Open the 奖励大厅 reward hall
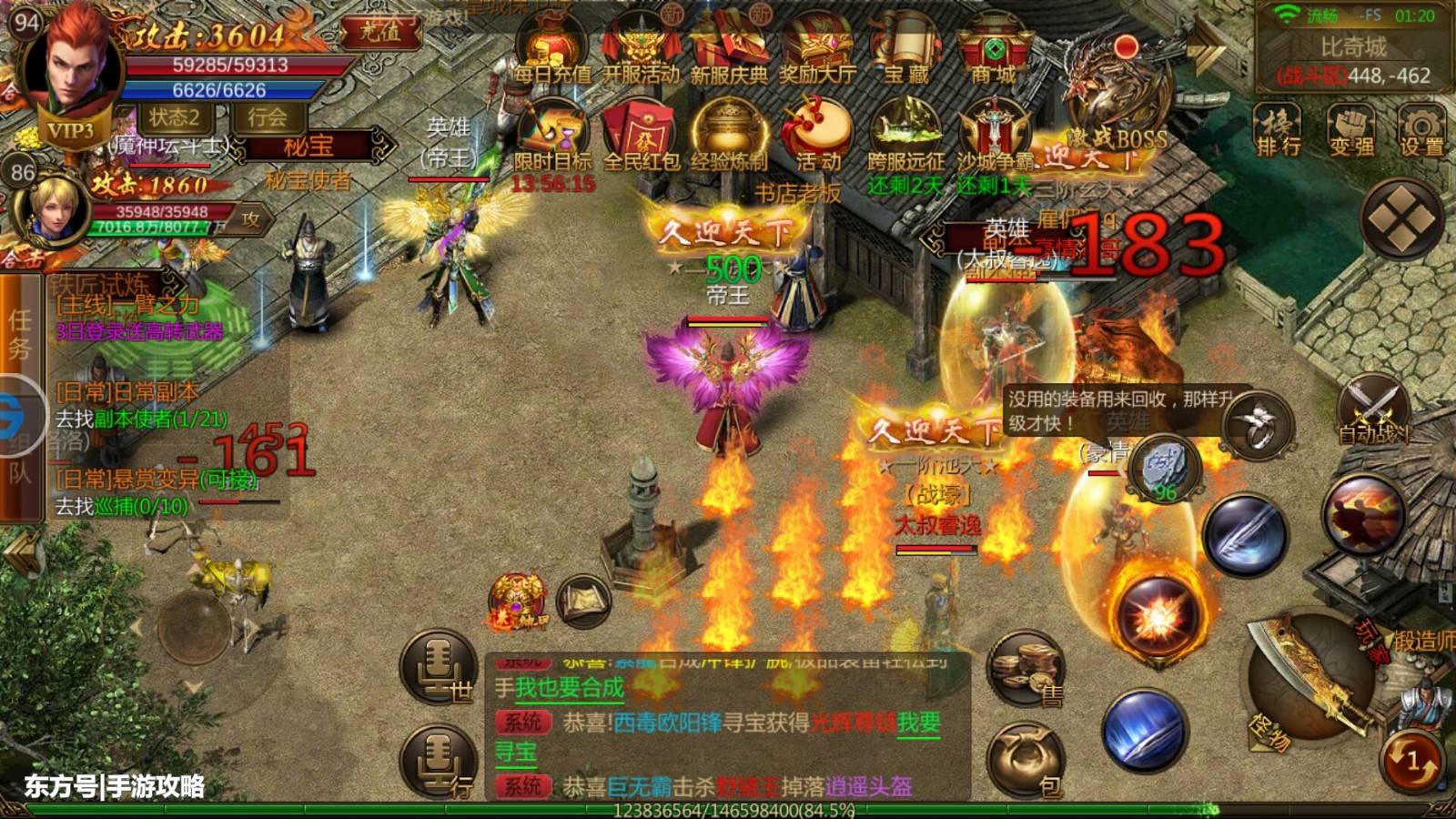This screenshot has height=819, width=1456. pyautogui.click(x=817, y=50)
